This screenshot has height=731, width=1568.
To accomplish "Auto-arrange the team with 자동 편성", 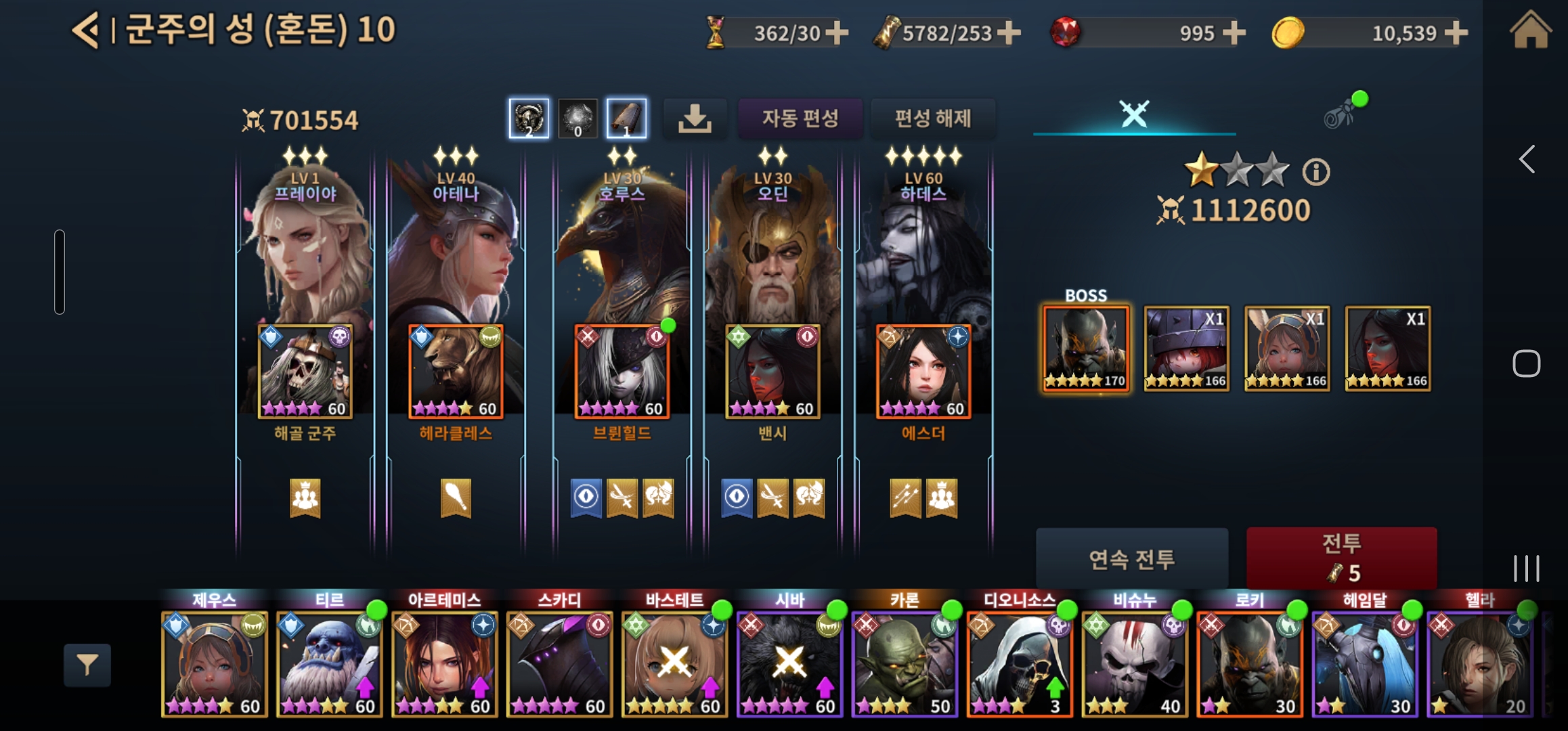I will [800, 119].
